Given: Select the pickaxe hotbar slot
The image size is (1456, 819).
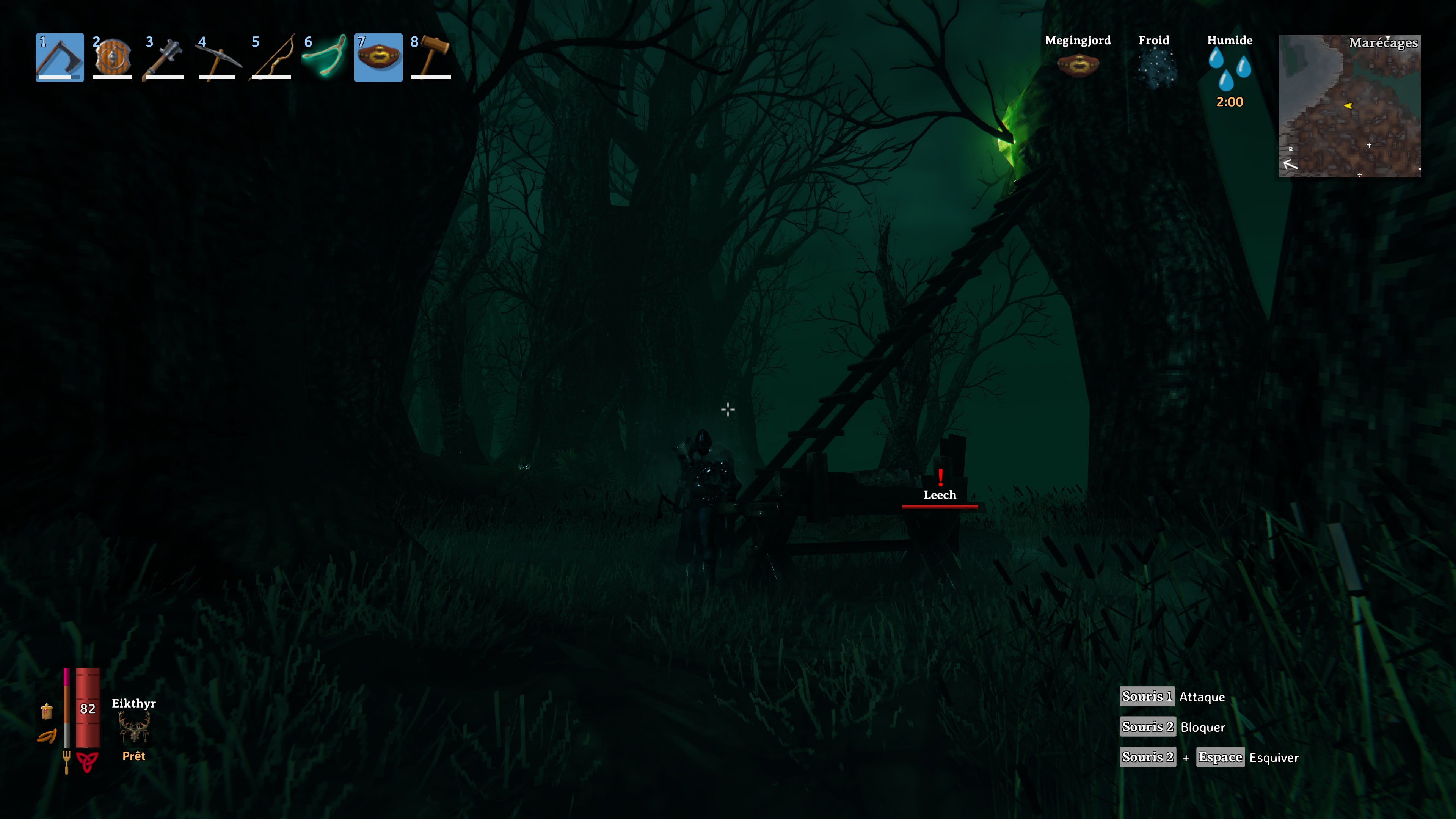Looking at the screenshot, I should pos(217,58).
